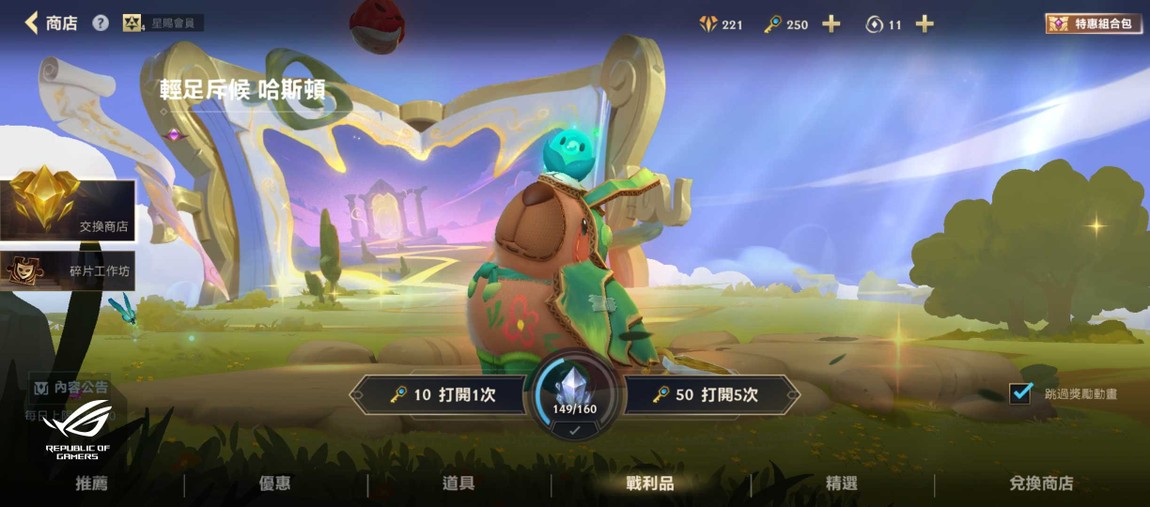Switch to the 道具 tab
Image resolution: width=1150 pixels, height=507 pixels.
click(x=458, y=484)
